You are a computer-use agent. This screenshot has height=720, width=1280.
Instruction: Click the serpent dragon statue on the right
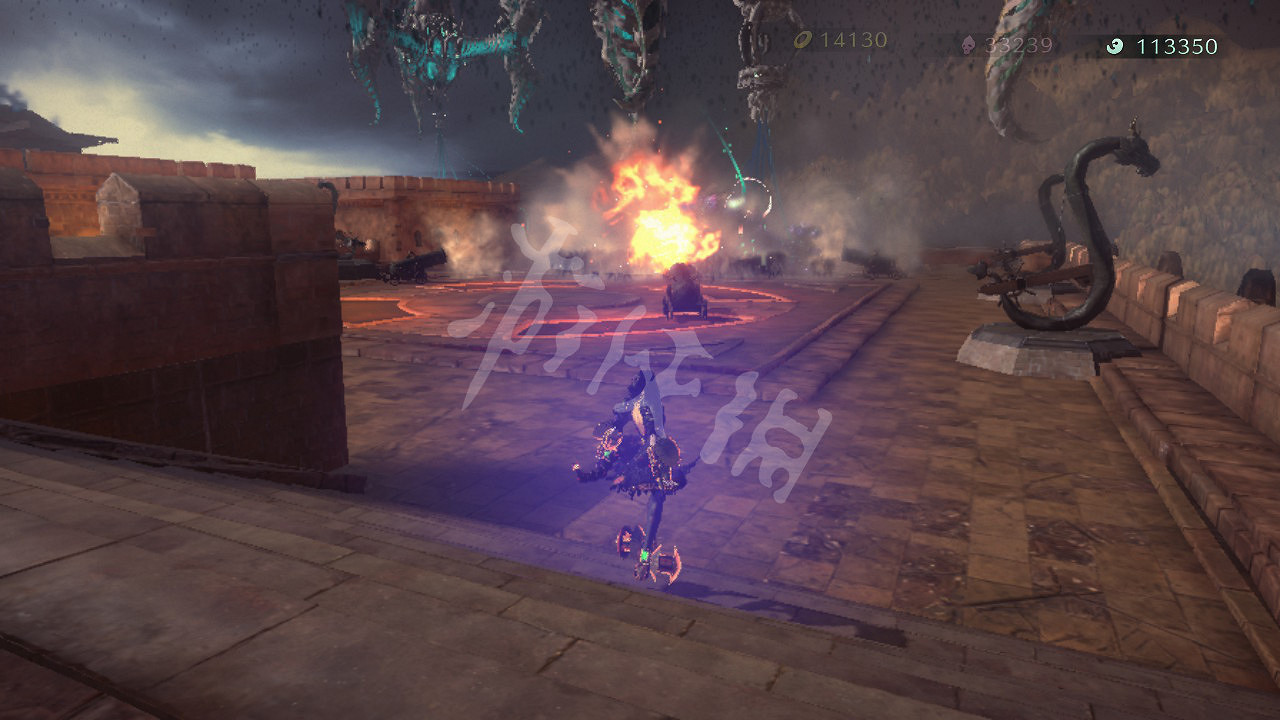click(x=1080, y=230)
